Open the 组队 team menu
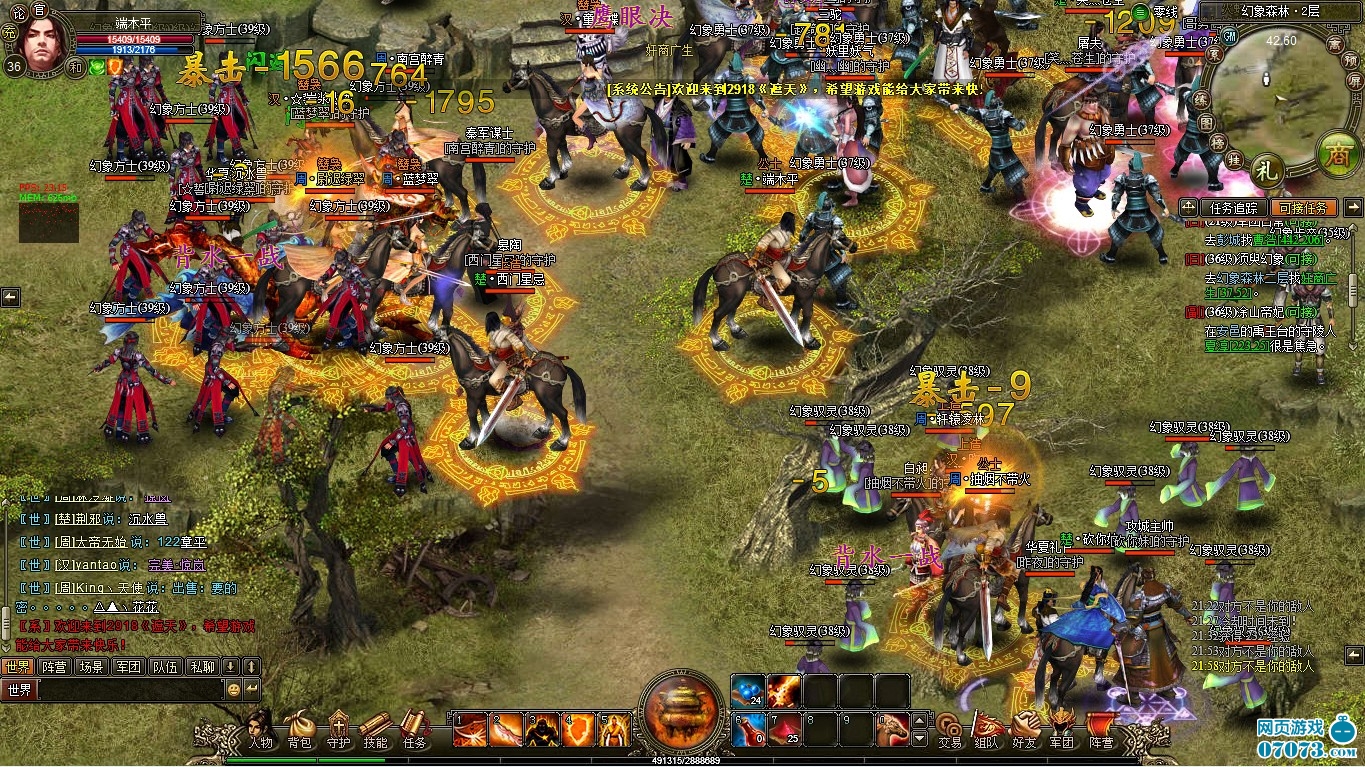The height and width of the screenshot is (767, 1365). [x=986, y=732]
